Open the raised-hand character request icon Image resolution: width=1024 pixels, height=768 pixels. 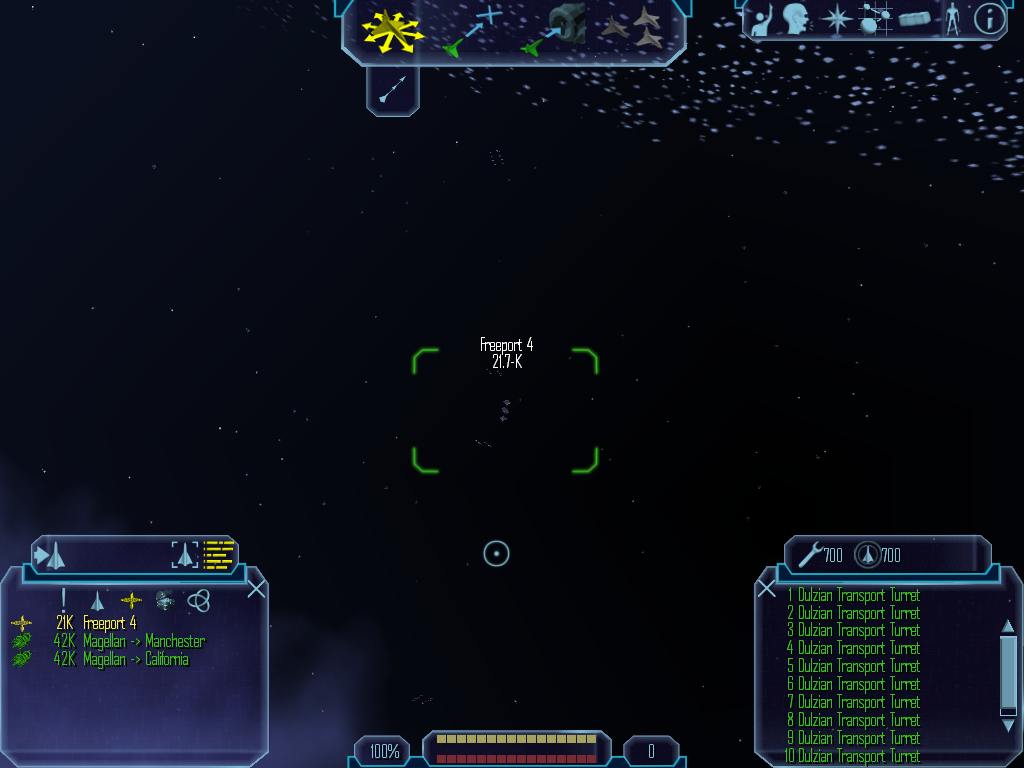coord(762,19)
